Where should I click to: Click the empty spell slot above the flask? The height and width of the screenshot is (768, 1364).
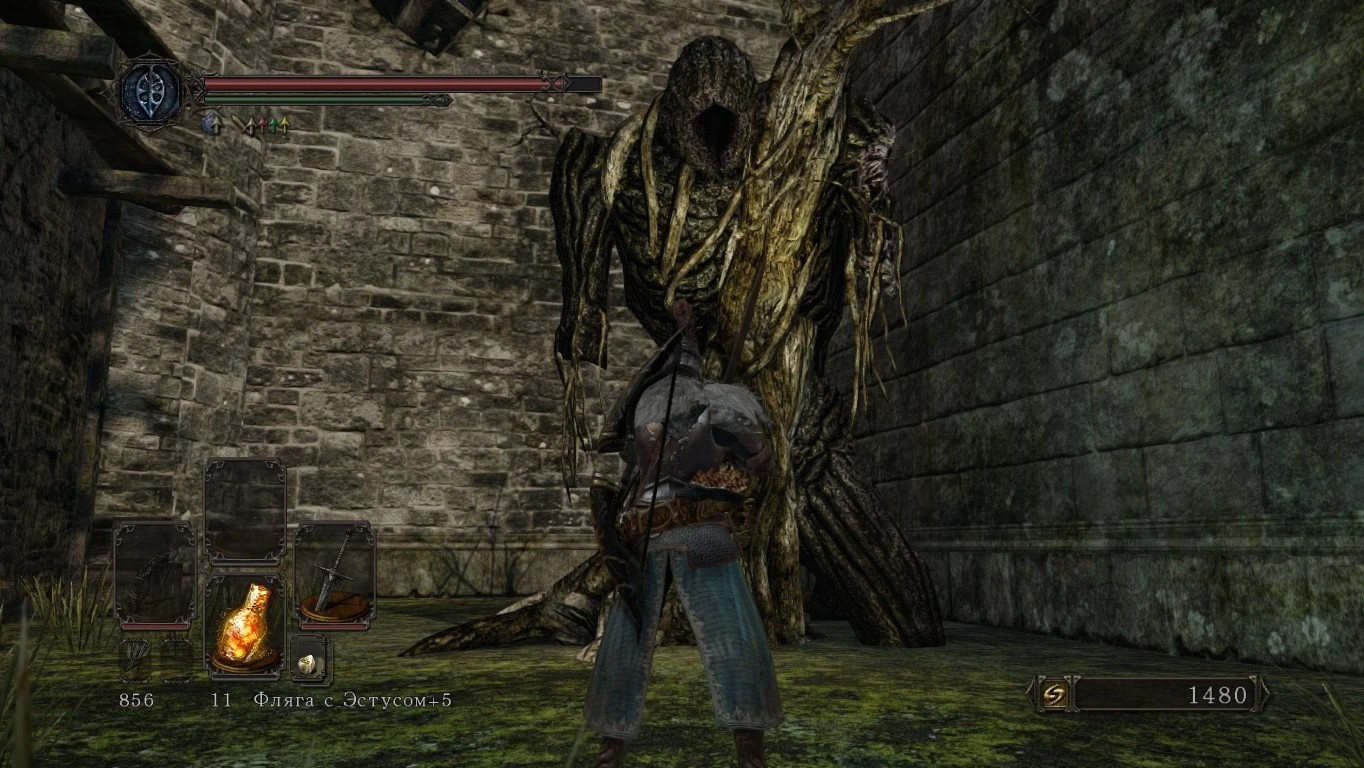(x=244, y=512)
